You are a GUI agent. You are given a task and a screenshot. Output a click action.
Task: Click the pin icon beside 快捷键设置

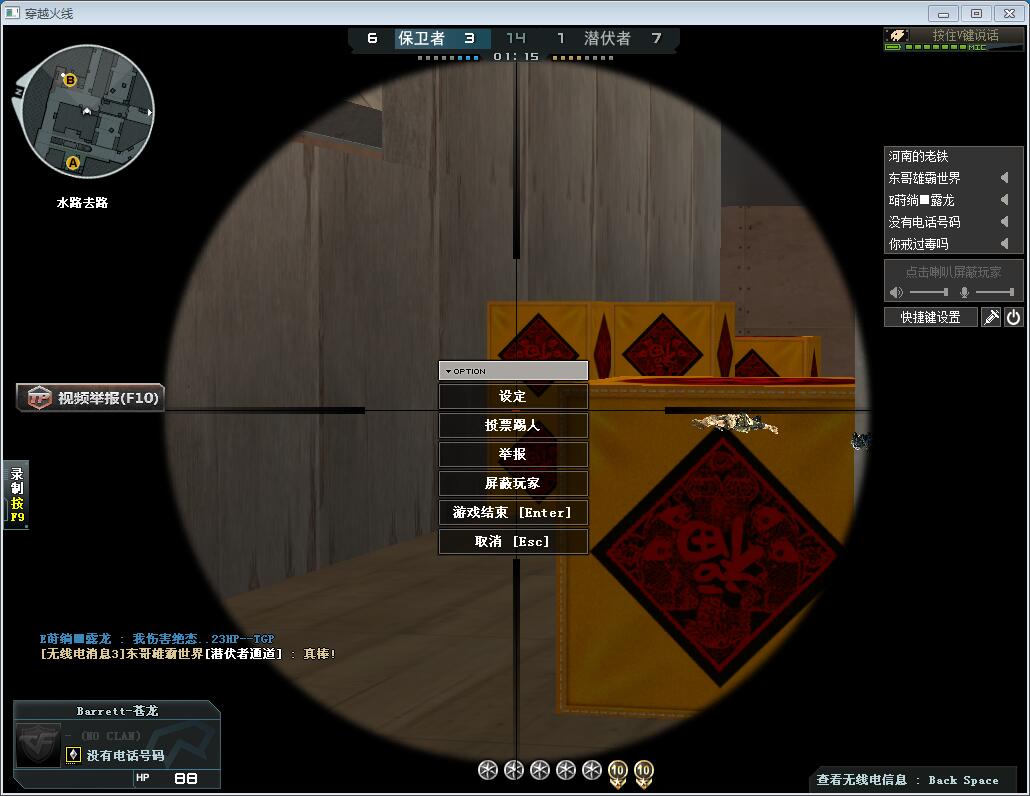click(x=991, y=317)
